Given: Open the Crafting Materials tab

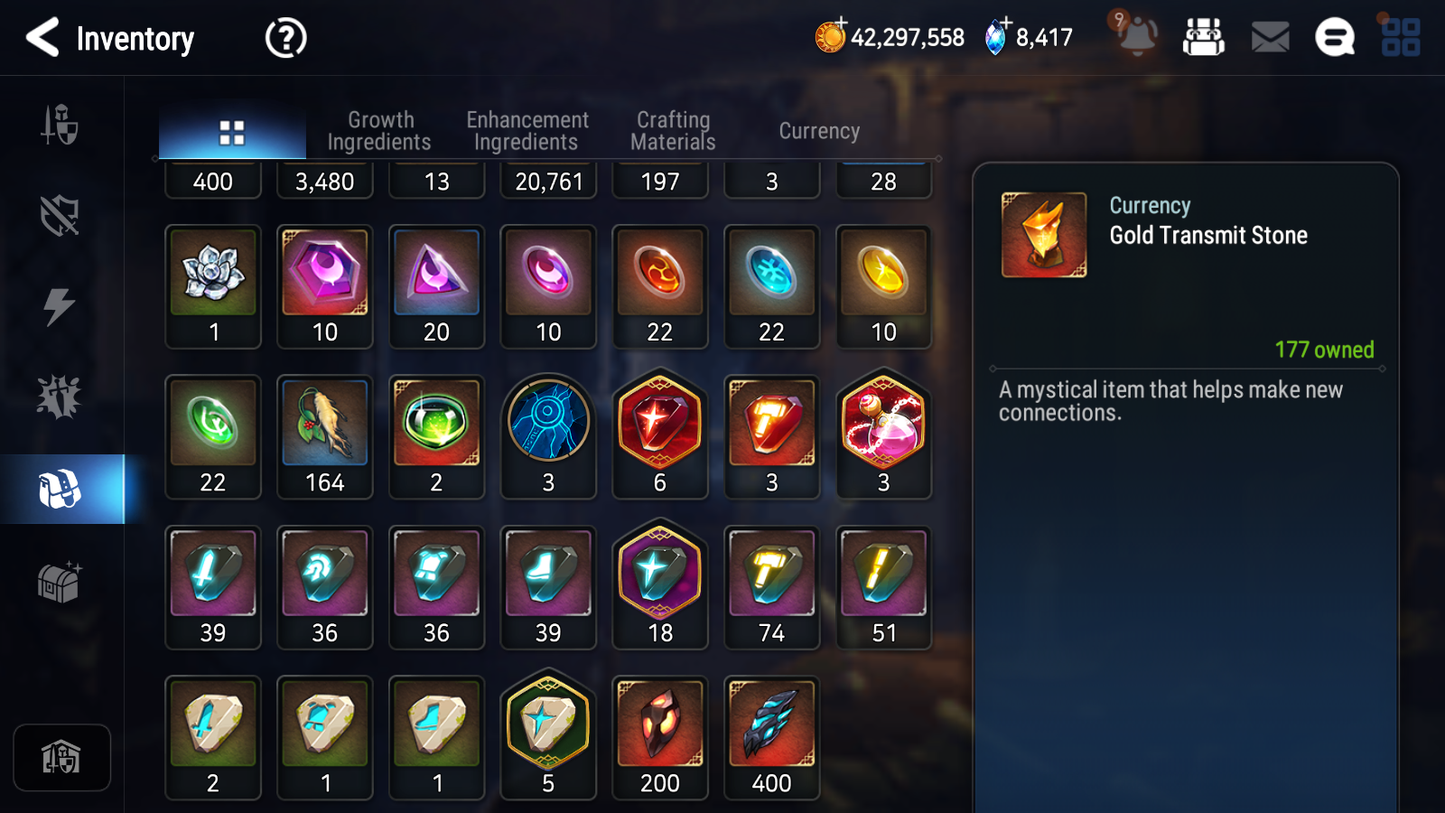Looking at the screenshot, I should (x=672, y=130).
